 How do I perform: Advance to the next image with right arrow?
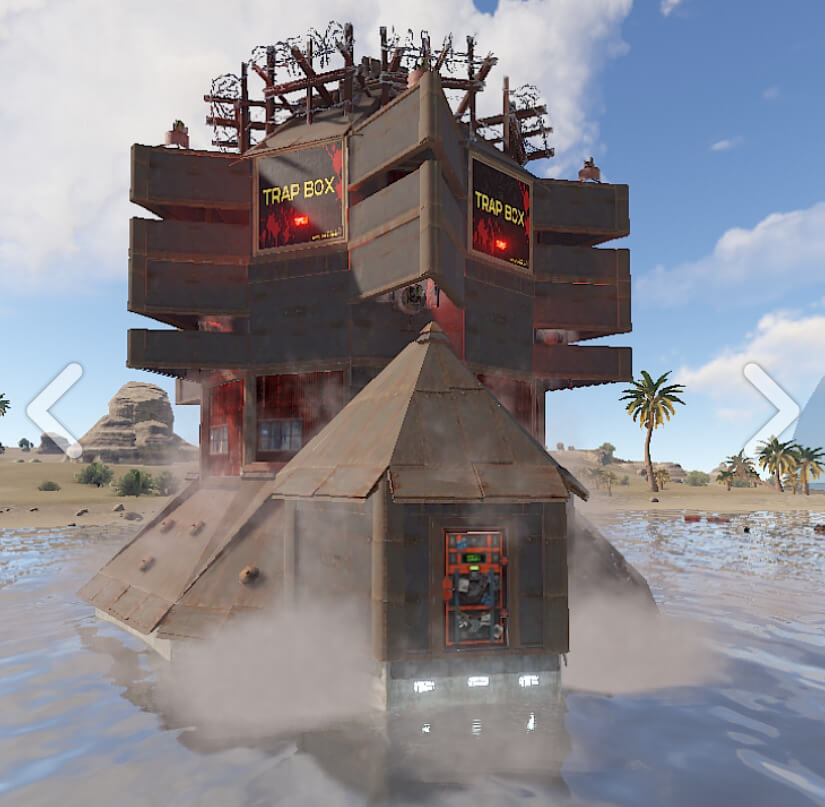tap(772, 409)
